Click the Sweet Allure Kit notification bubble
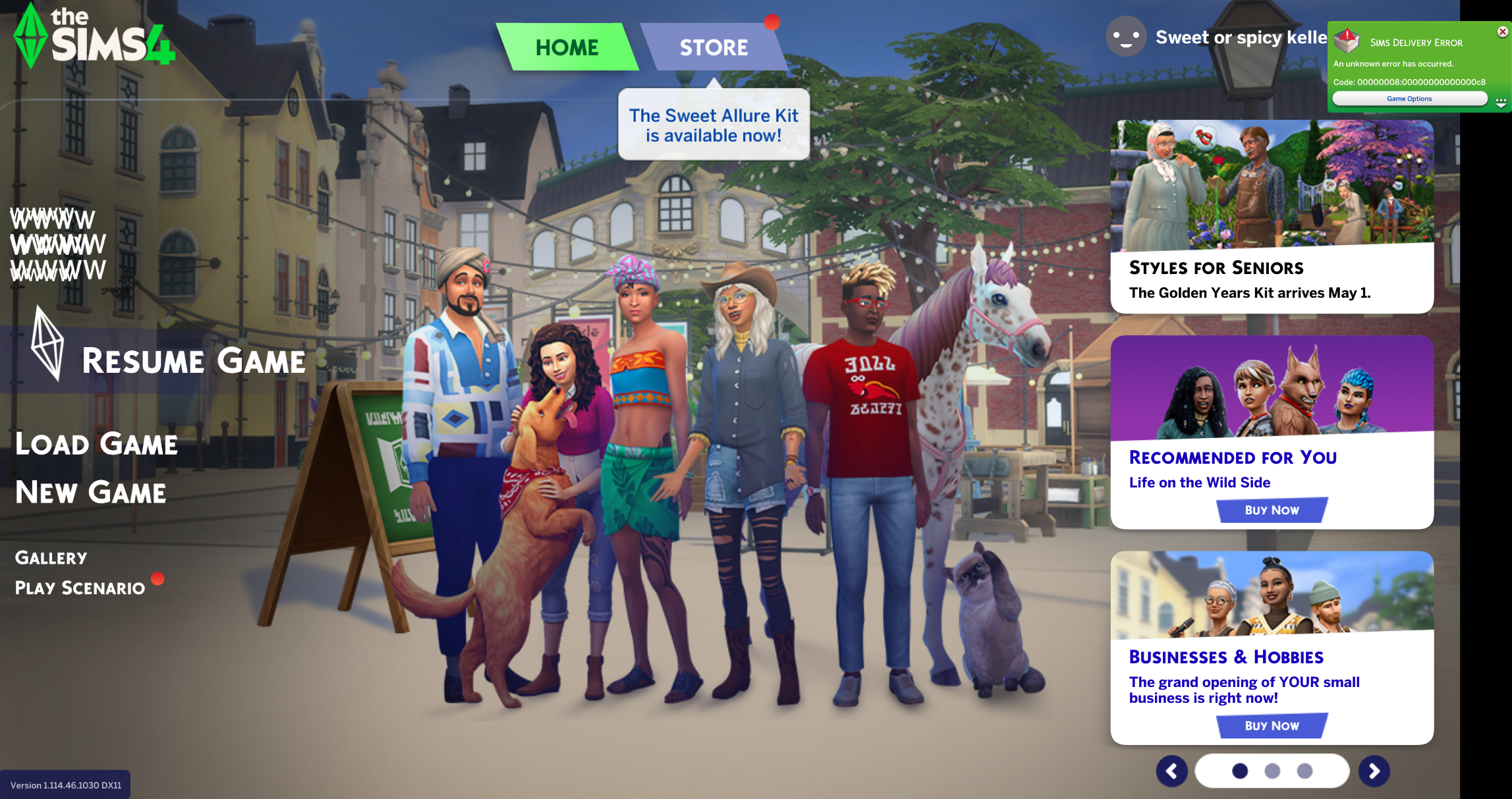 [x=714, y=125]
